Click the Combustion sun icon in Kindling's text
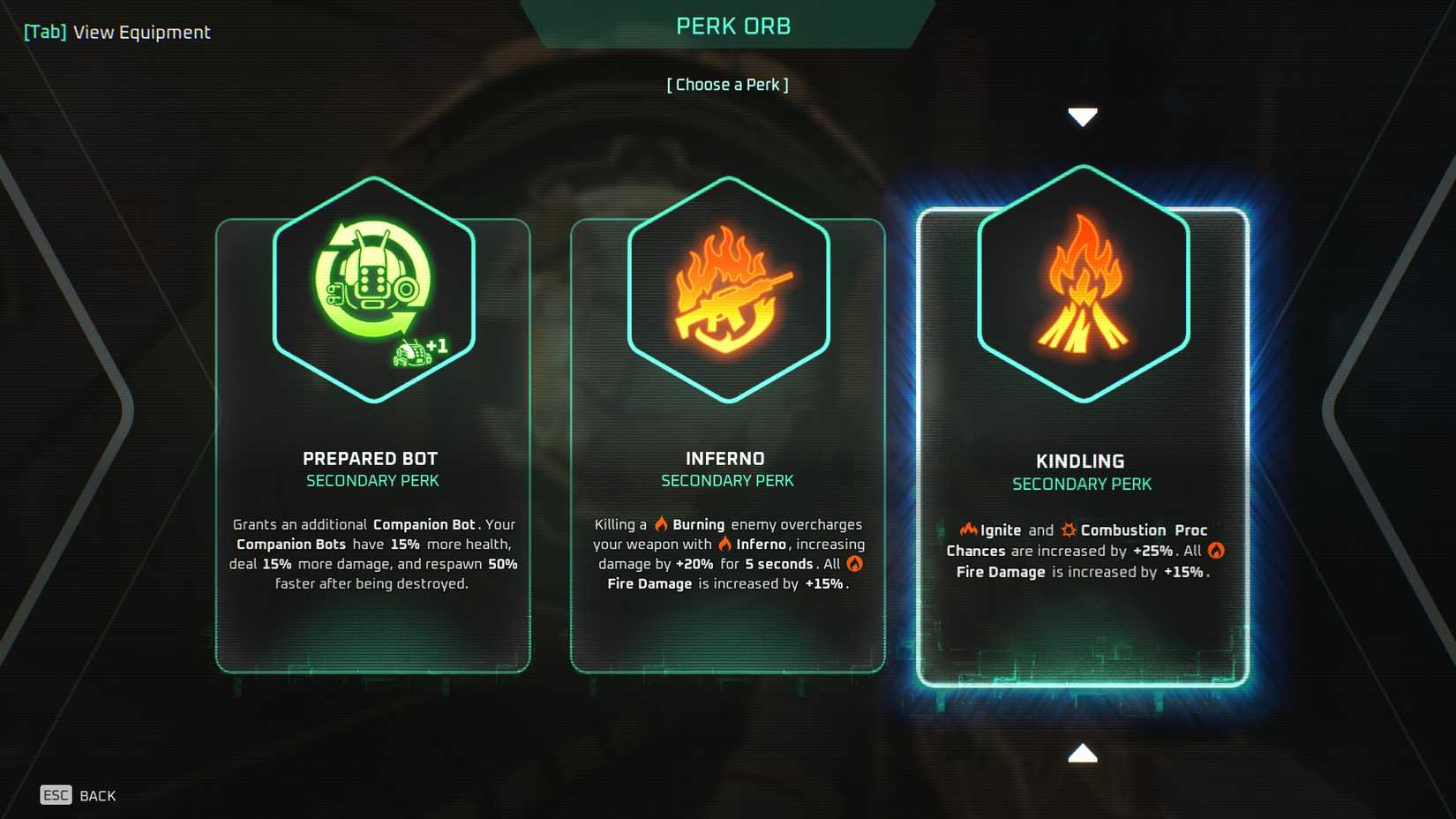Image resolution: width=1456 pixels, height=819 pixels. [x=1069, y=530]
